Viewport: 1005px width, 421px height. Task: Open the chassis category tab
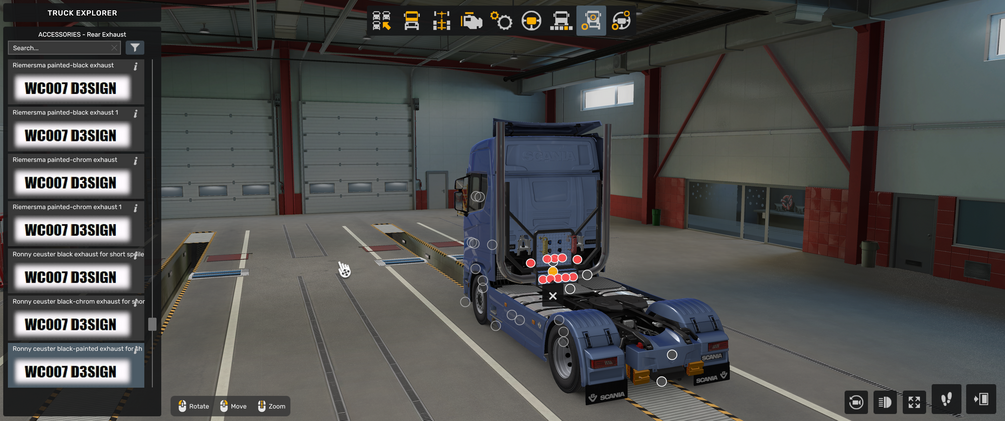click(442, 20)
